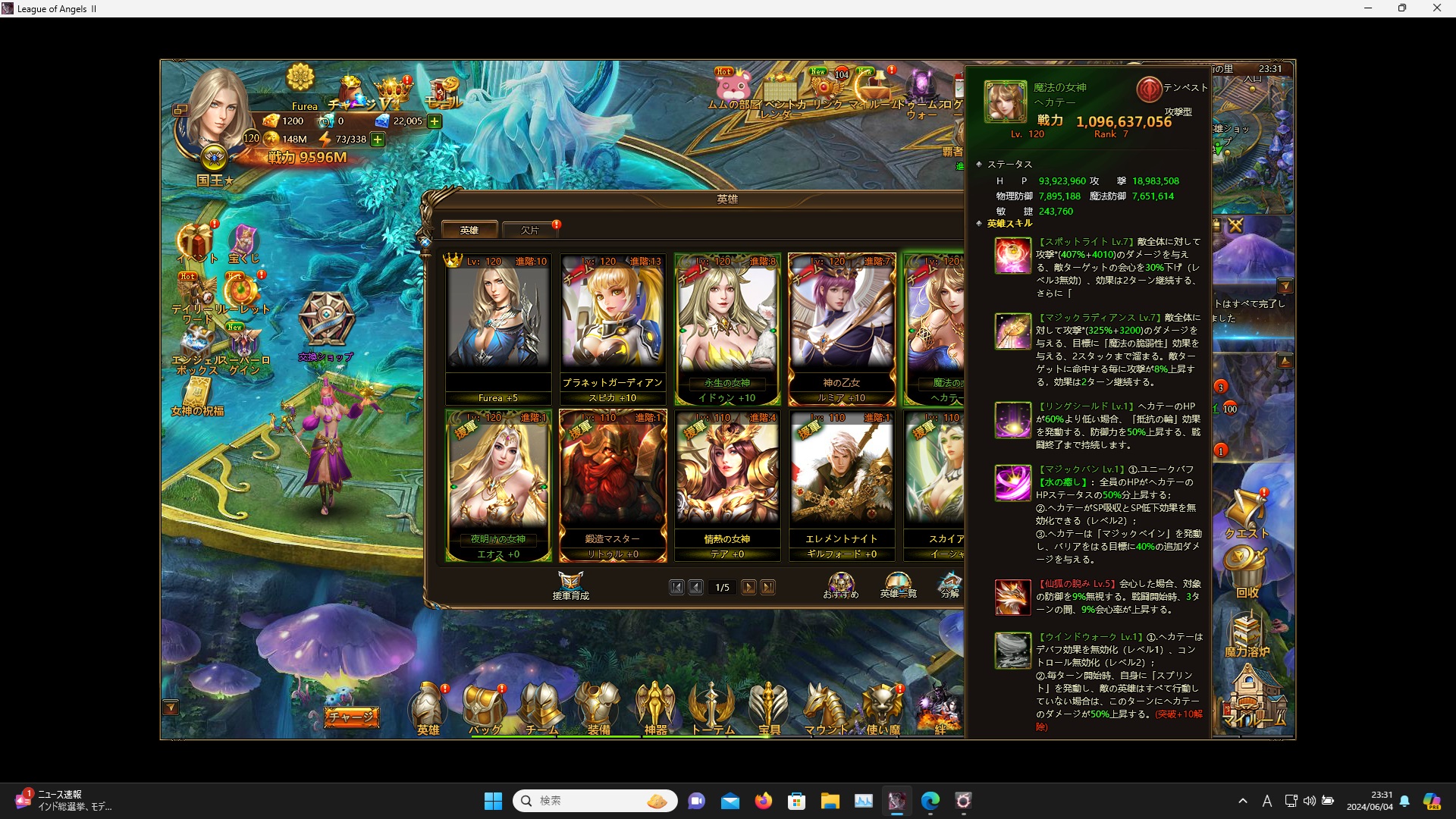Switch to the 欠片 (fragments) tab
1456x819 pixels.
[x=530, y=230]
